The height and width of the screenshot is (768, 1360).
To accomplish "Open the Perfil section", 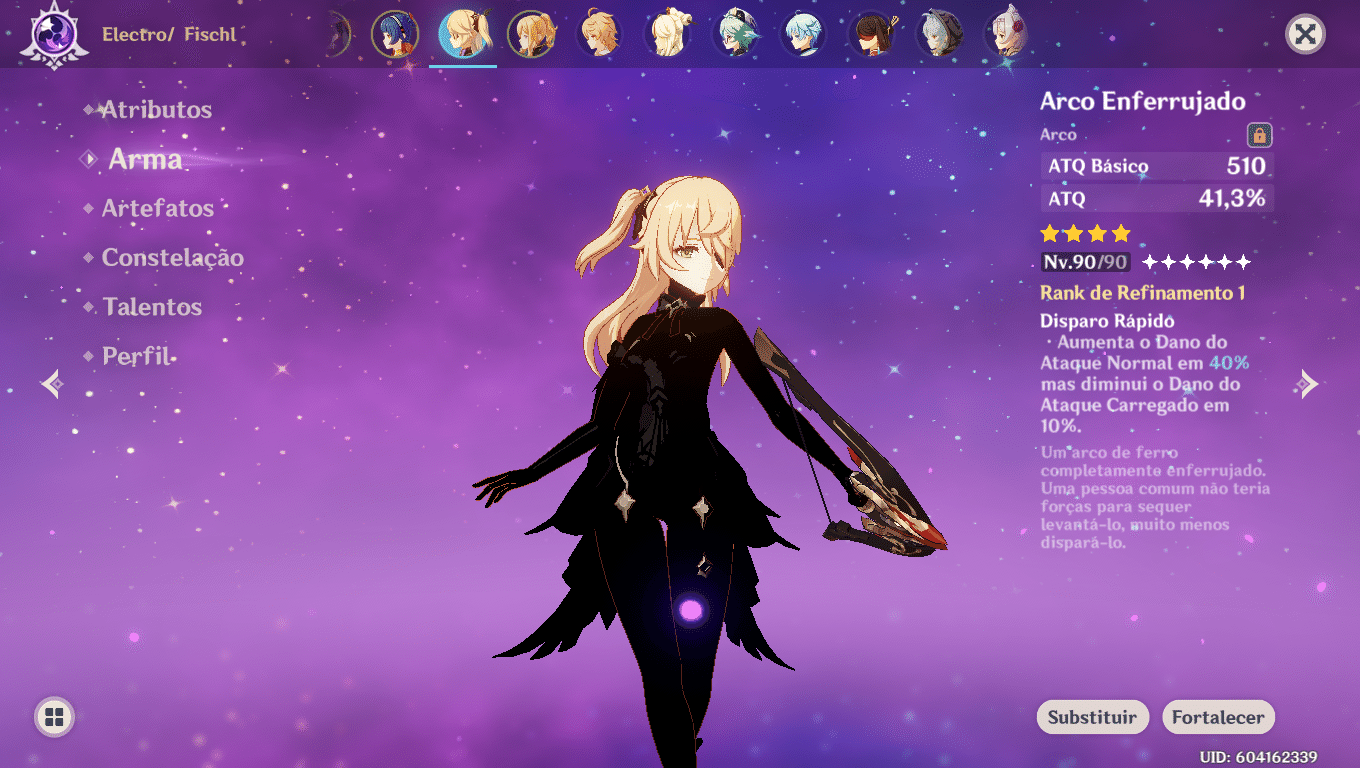I will pyautogui.click(x=137, y=356).
